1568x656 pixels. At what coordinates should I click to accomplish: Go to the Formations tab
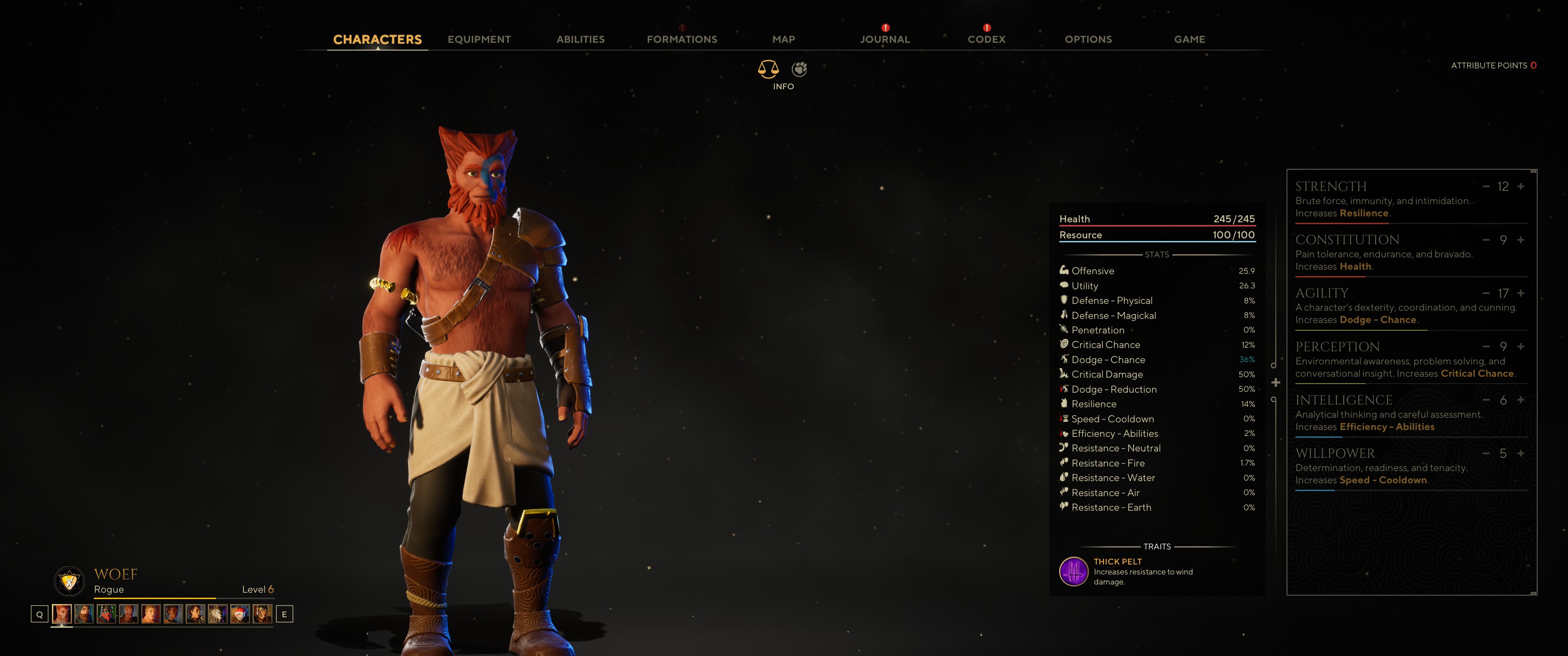pyautogui.click(x=682, y=40)
